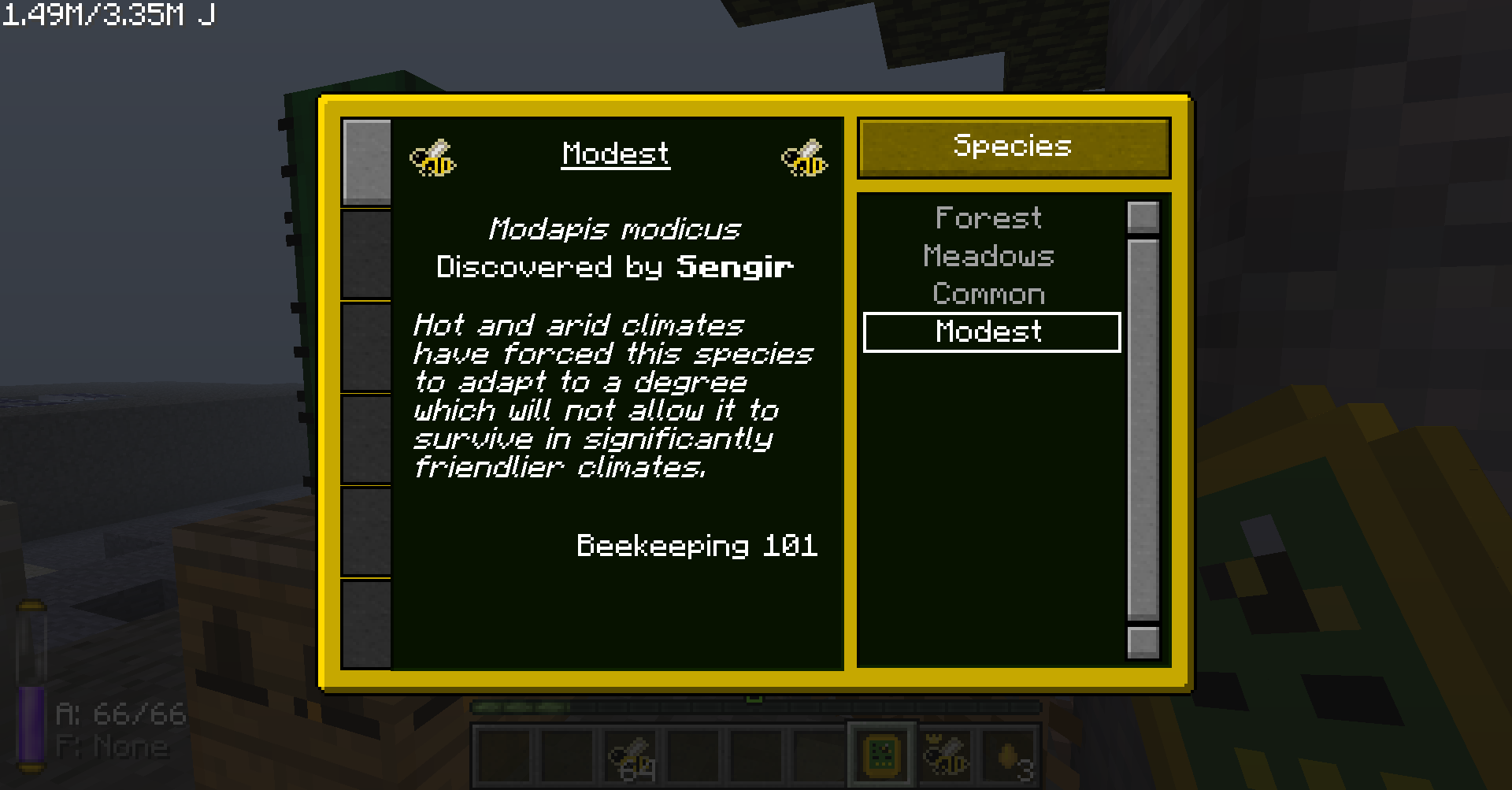Select the hotbar bee stack of 64
This screenshot has height=790, width=1512.
632,755
